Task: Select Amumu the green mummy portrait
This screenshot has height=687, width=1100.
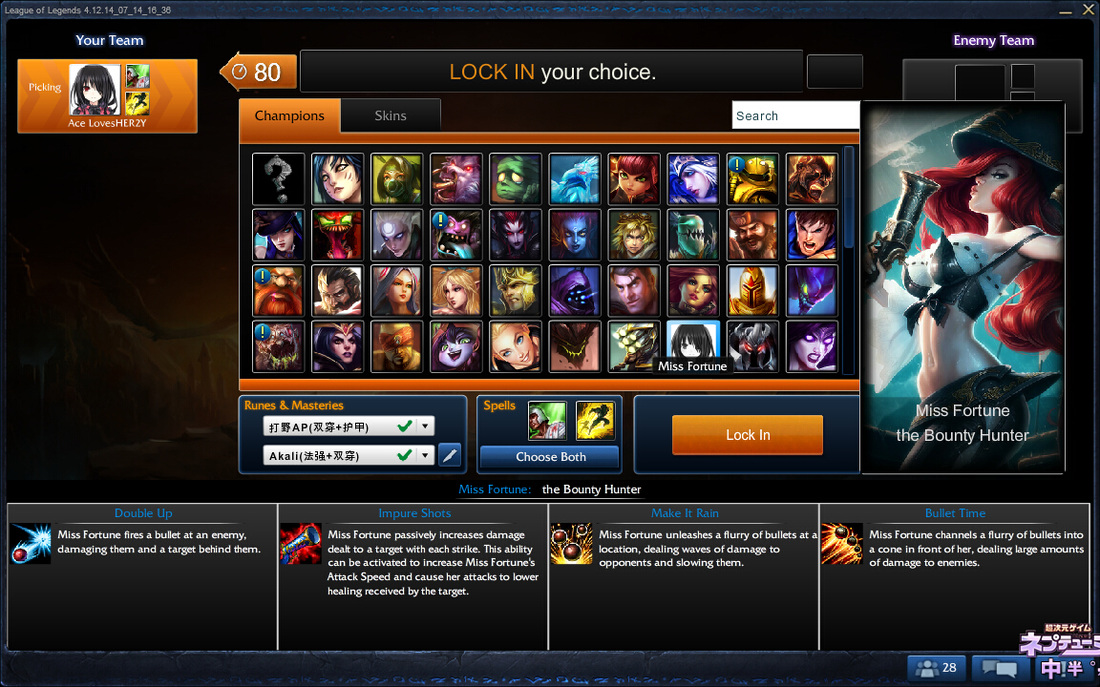Action: [x=516, y=179]
